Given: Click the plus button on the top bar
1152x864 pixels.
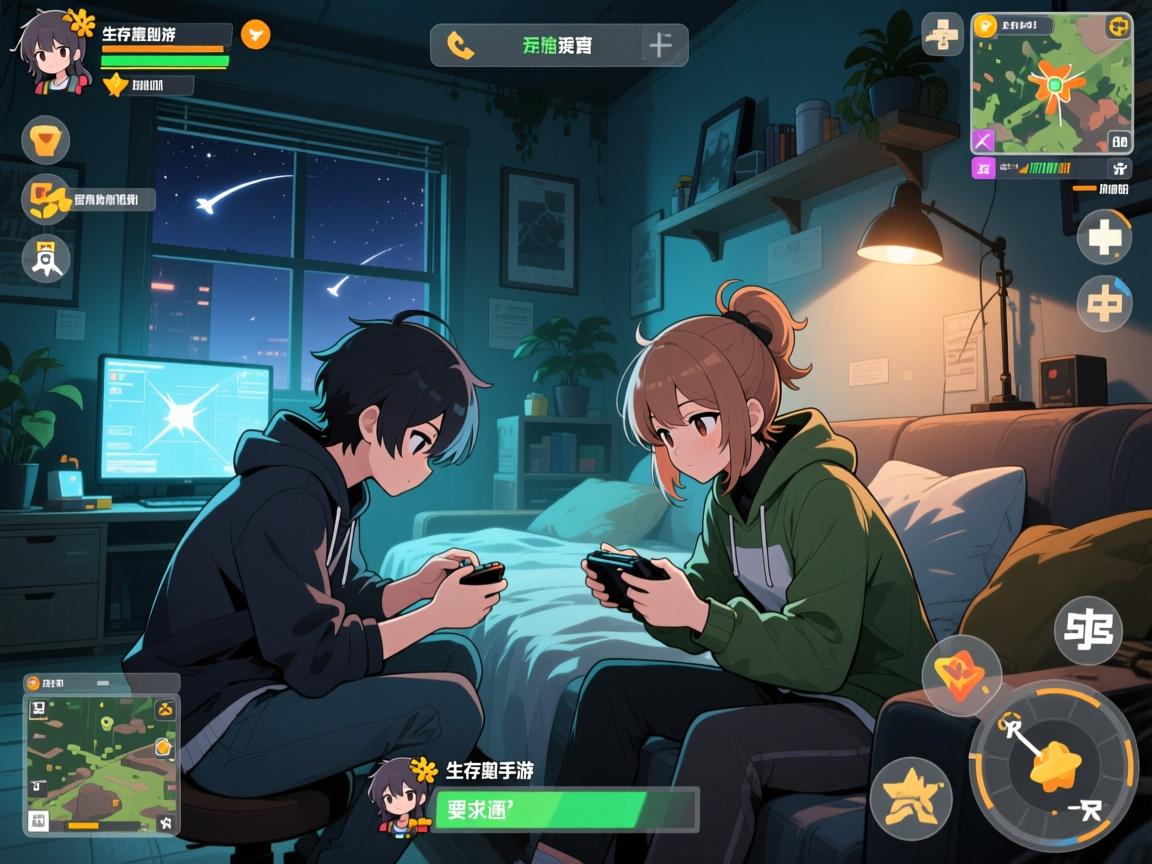Looking at the screenshot, I should tap(660, 45).
